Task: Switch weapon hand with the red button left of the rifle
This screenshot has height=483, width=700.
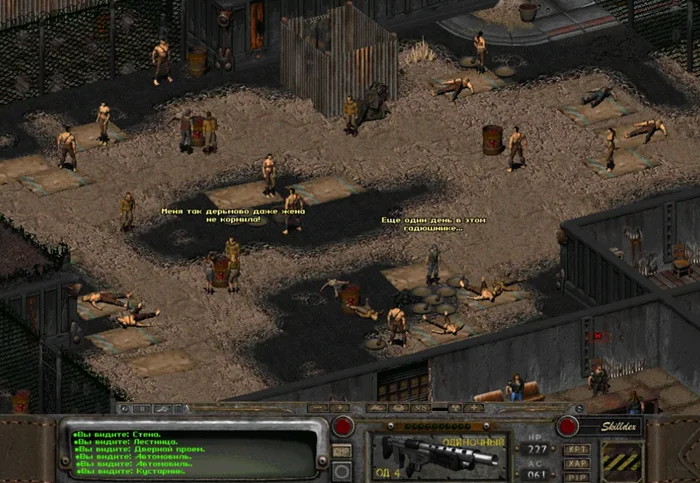Action: (x=343, y=426)
